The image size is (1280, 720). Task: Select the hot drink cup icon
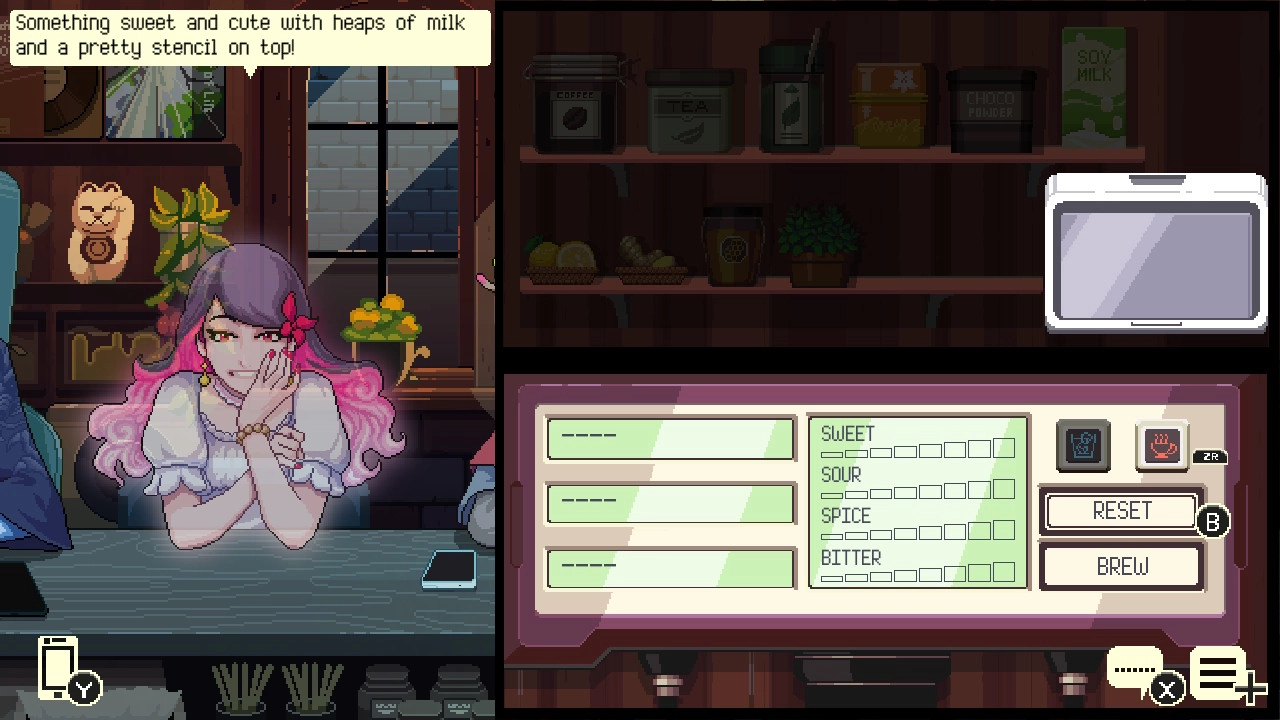(1160, 445)
